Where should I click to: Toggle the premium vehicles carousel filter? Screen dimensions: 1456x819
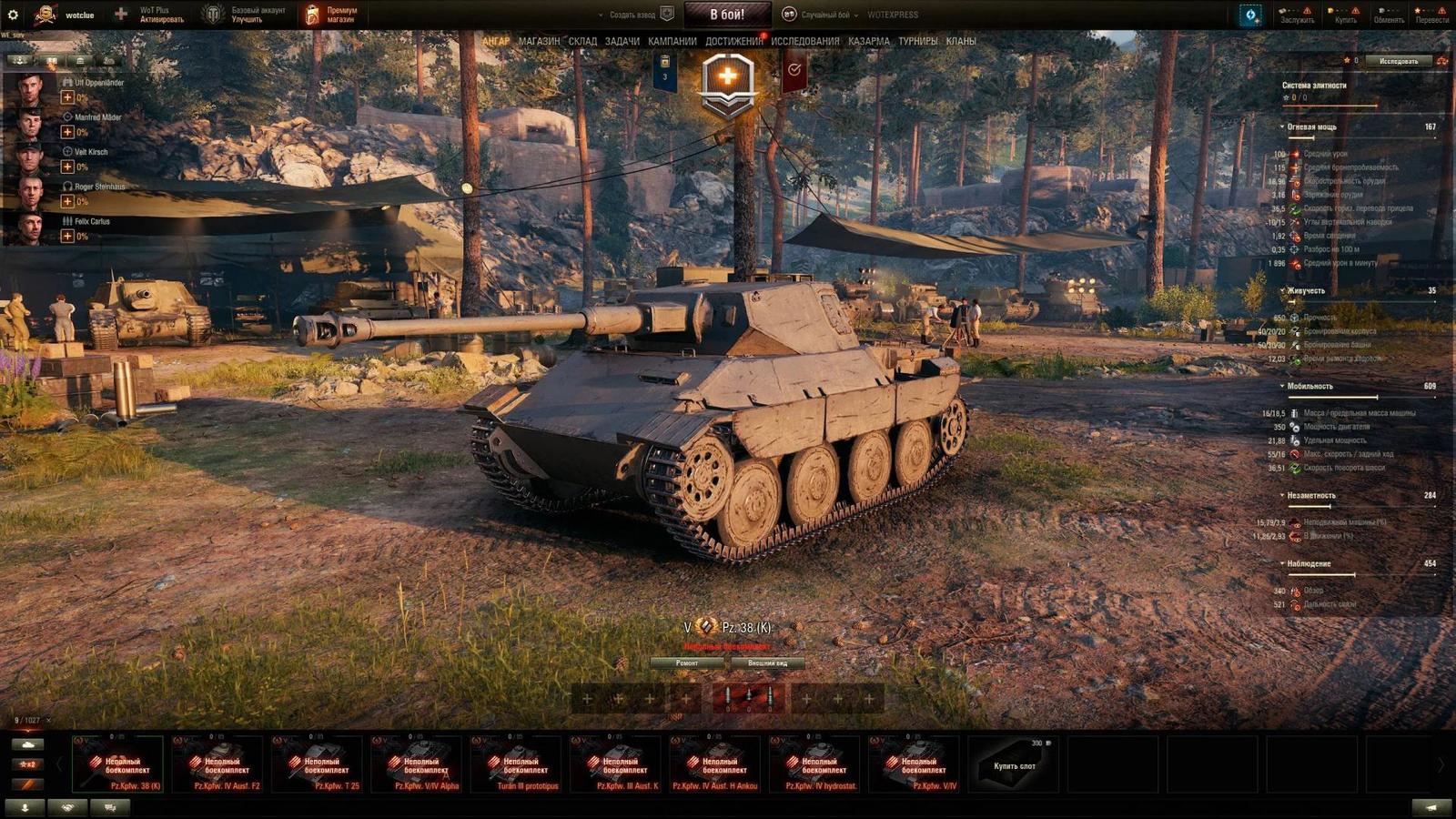tap(27, 784)
